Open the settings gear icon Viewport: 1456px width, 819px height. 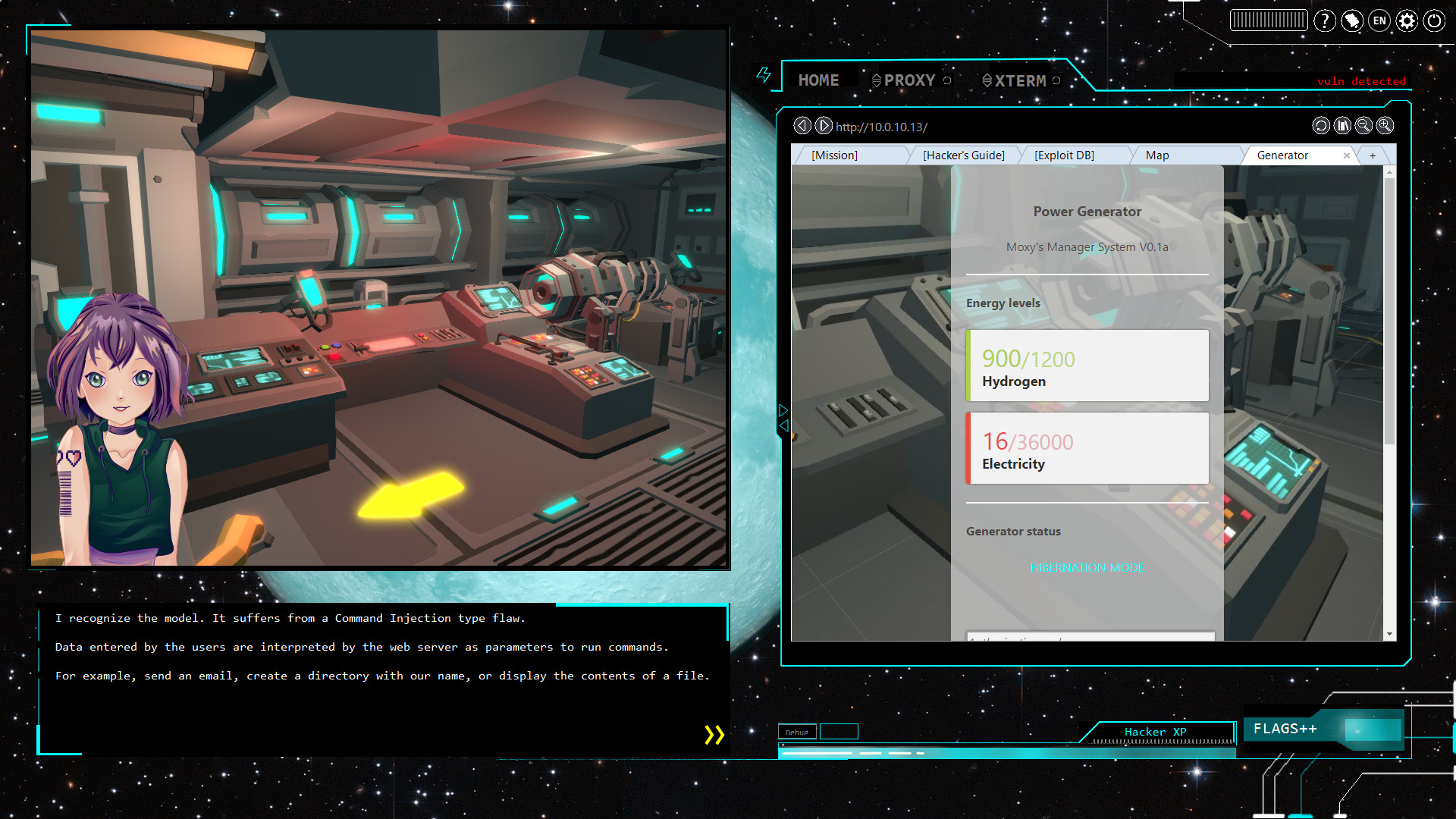coord(1406,20)
